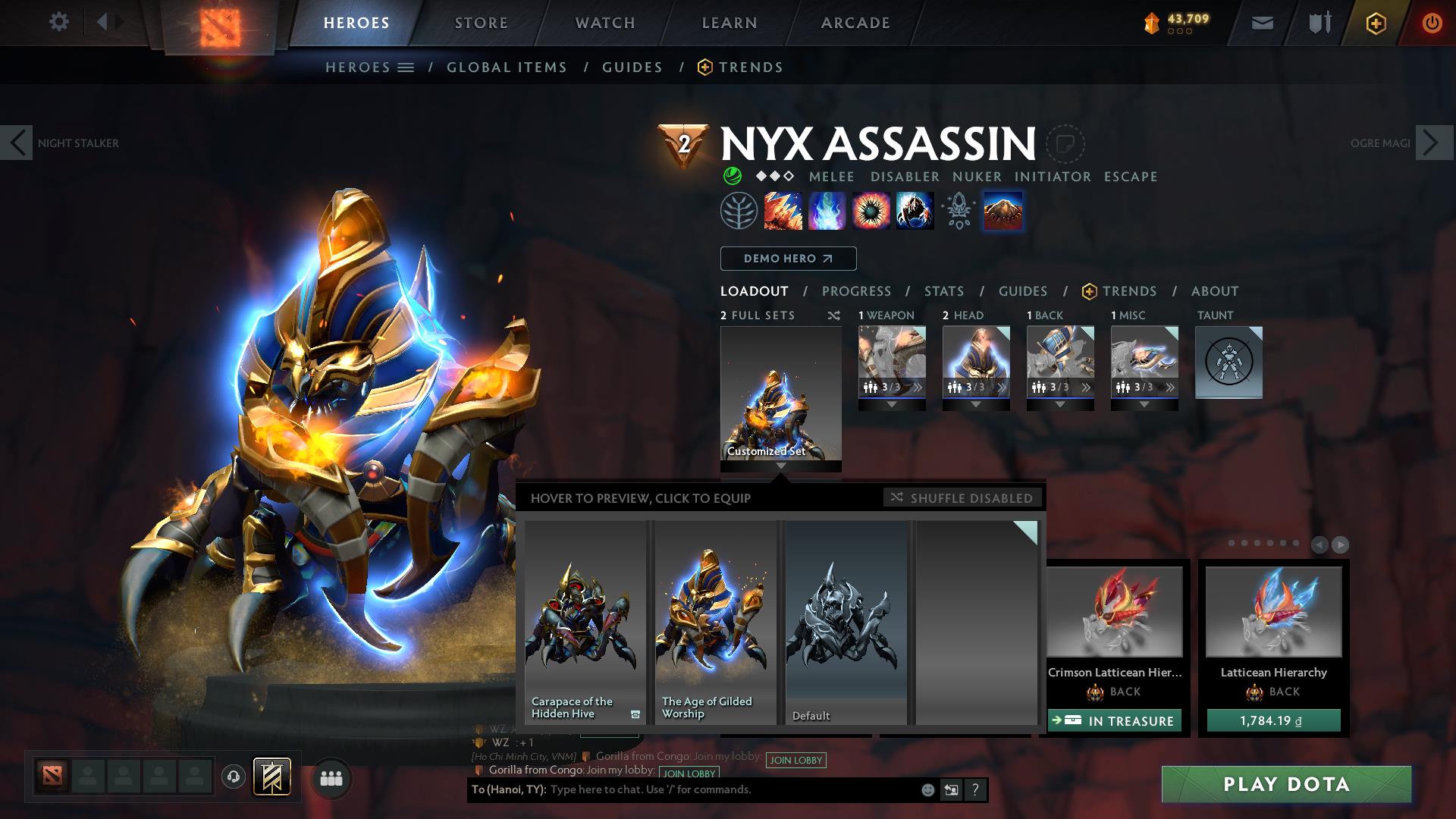Screen dimensions: 1456x819
Task: Toggle shuffle for the 2 Full Sets slot
Action: click(x=834, y=315)
